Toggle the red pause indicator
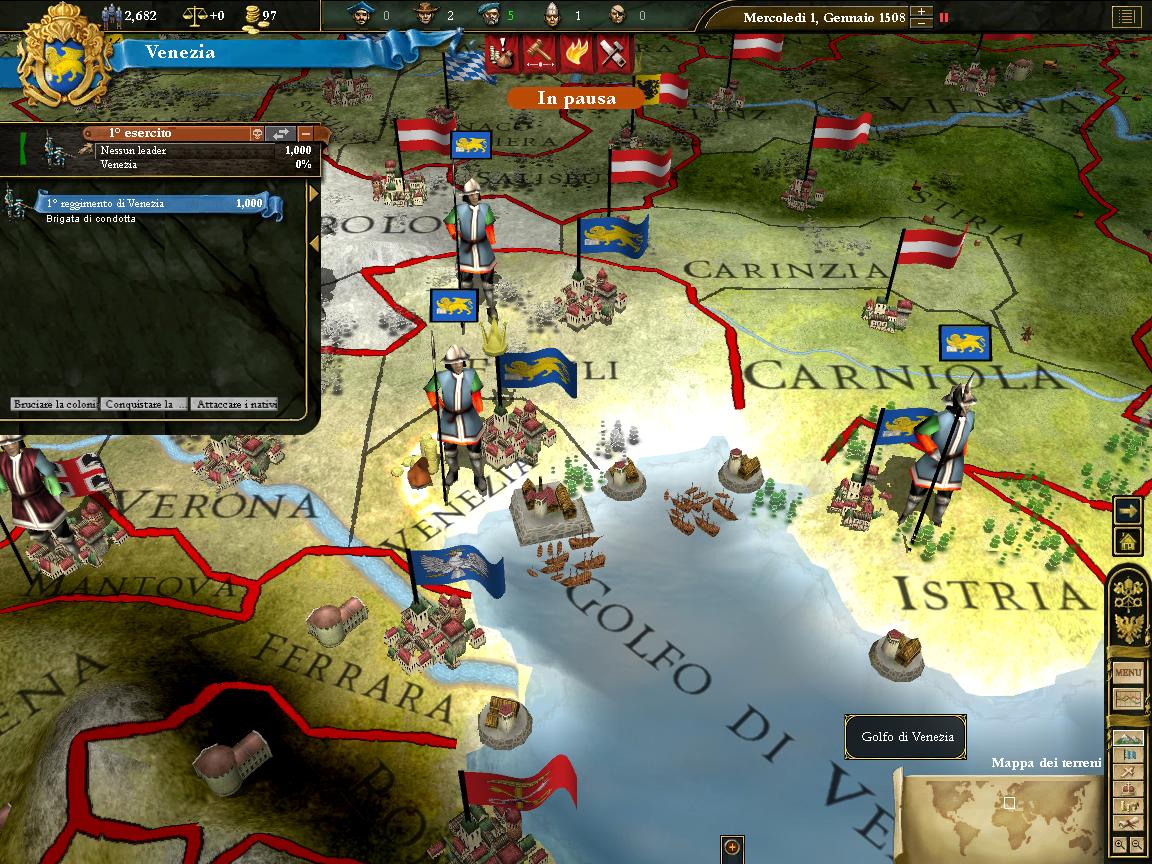This screenshot has height=864, width=1152. pos(944,17)
